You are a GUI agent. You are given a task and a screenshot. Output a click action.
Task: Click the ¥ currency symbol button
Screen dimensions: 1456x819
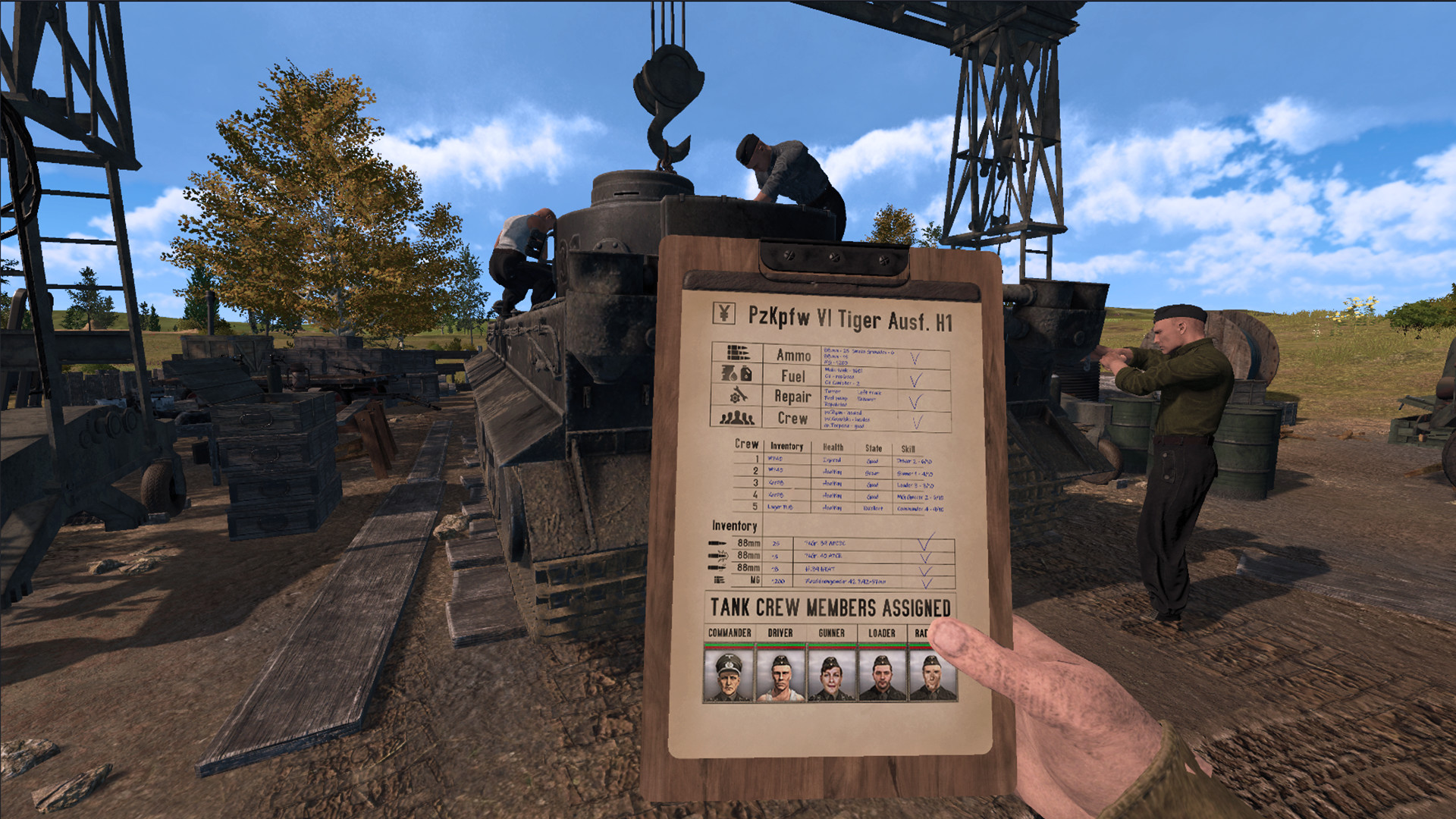[726, 311]
